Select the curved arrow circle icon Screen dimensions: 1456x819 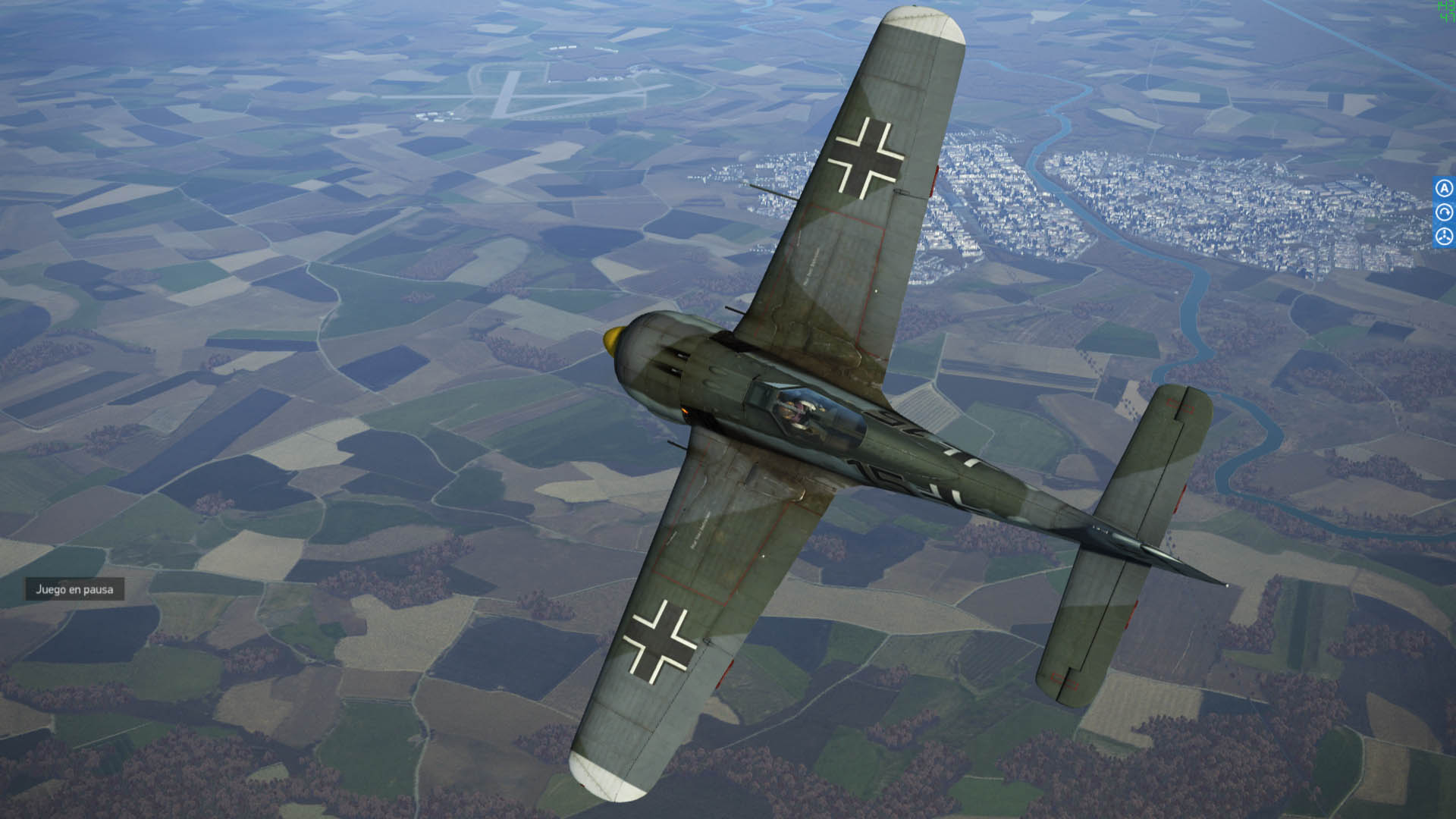pyautogui.click(x=1444, y=212)
